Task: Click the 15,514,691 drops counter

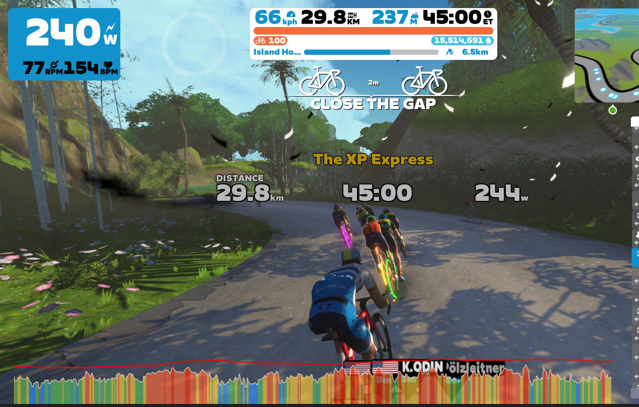Action: (461, 40)
